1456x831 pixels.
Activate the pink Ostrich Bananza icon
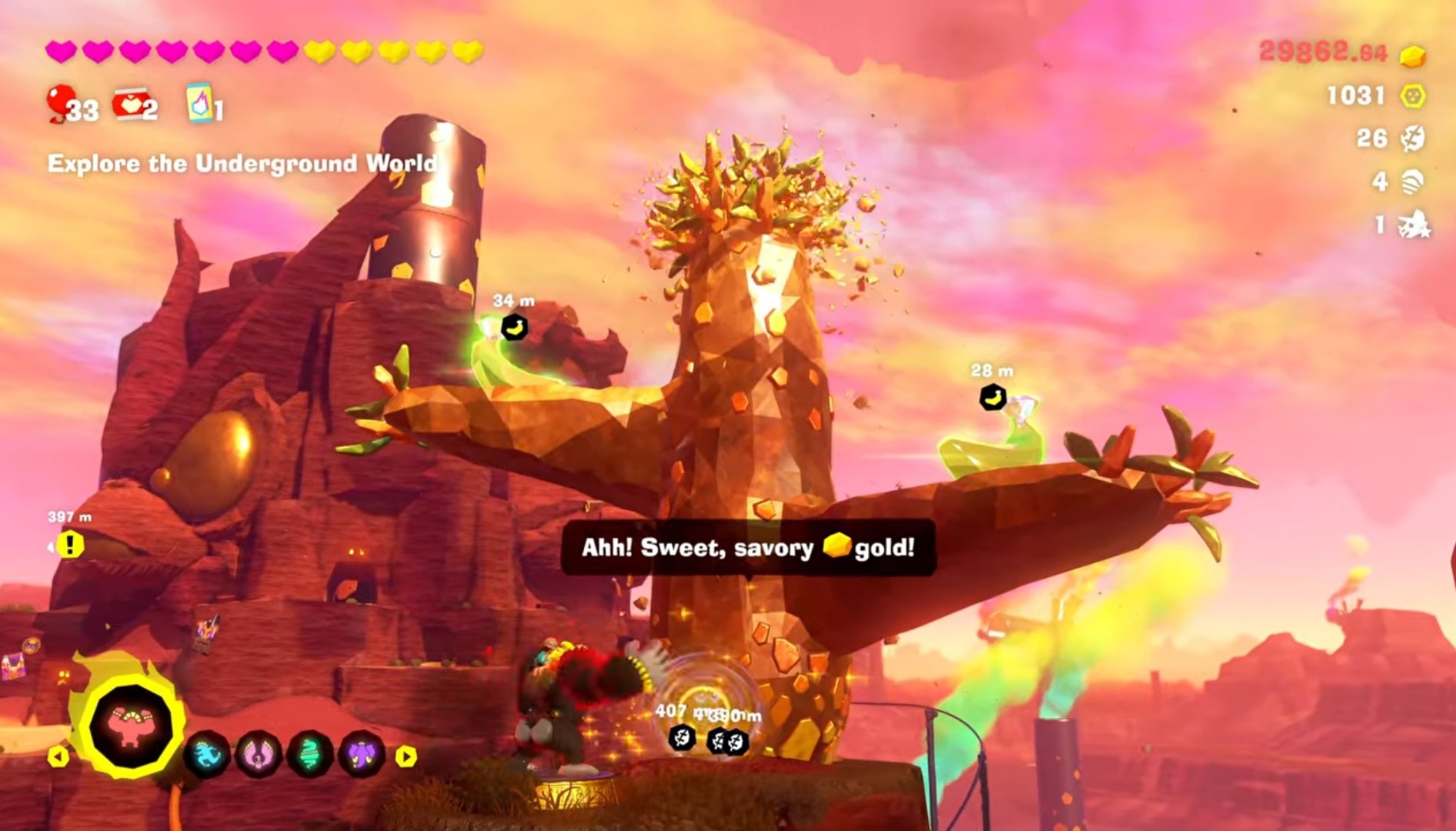(x=259, y=754)
